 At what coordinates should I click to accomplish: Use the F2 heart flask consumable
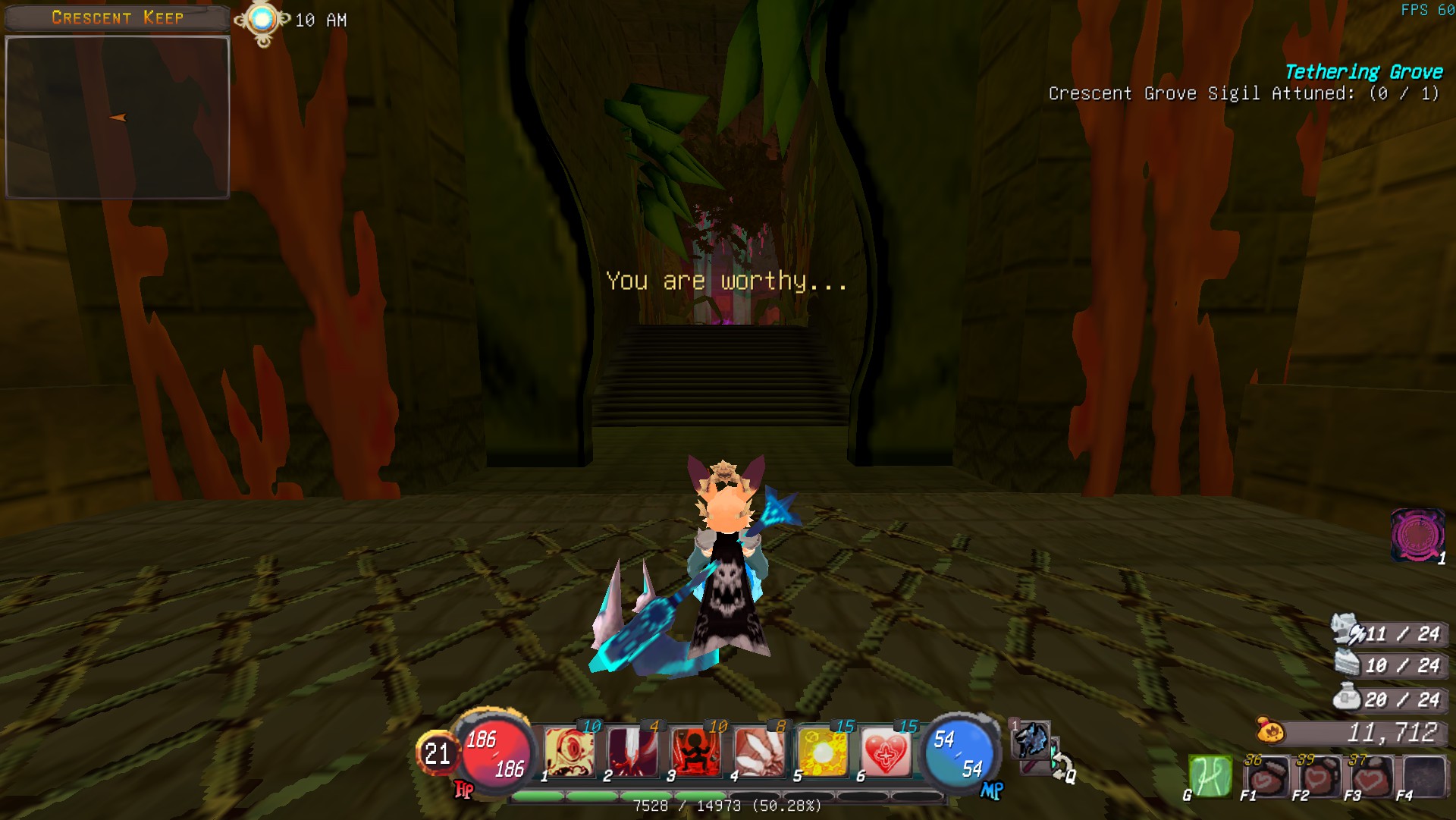(1319, 778)
